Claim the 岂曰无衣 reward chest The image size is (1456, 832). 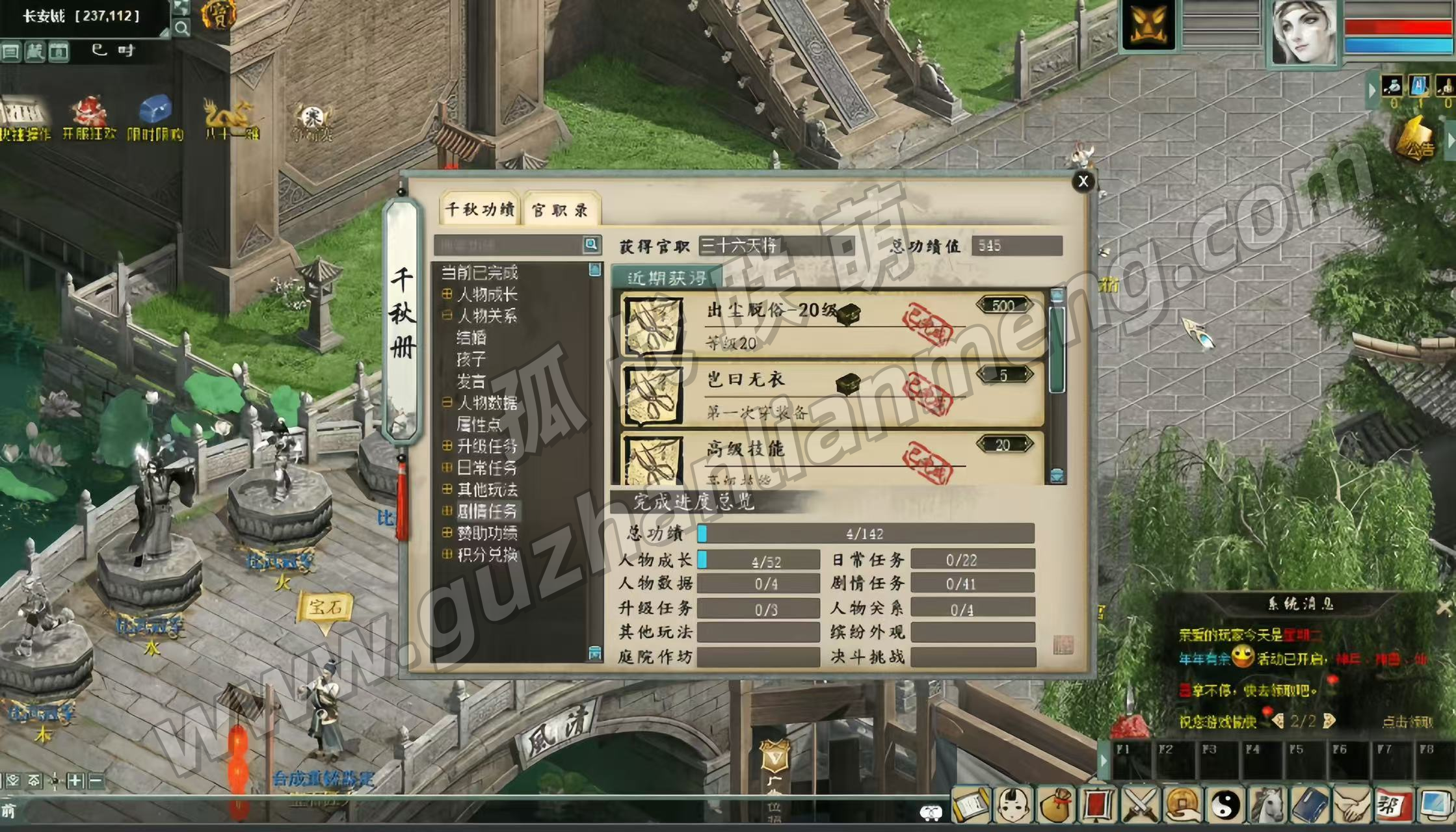tap(848, 384)
